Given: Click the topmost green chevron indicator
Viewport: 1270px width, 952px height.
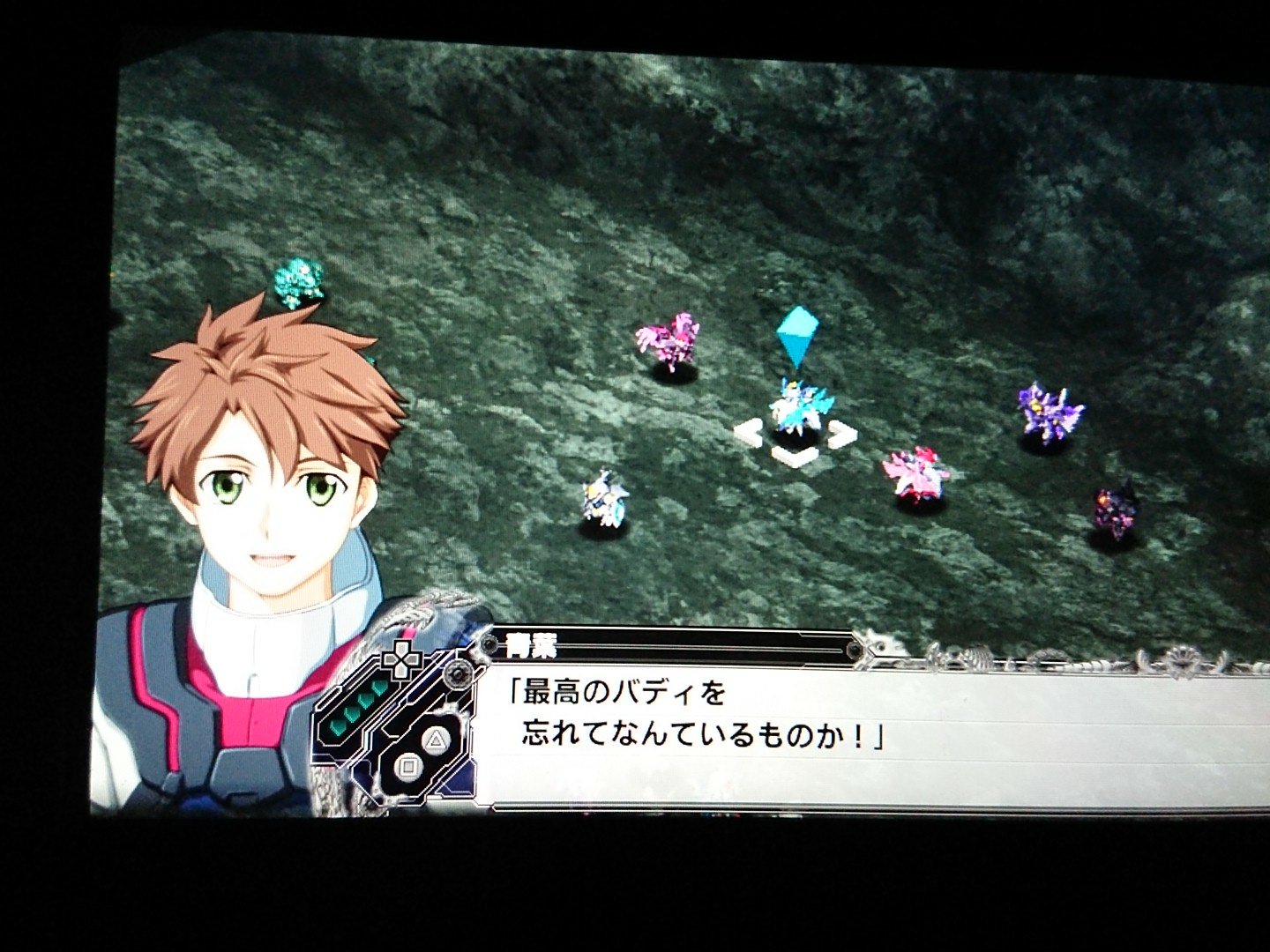Looking at the screenshot, I should coord(378,686).
